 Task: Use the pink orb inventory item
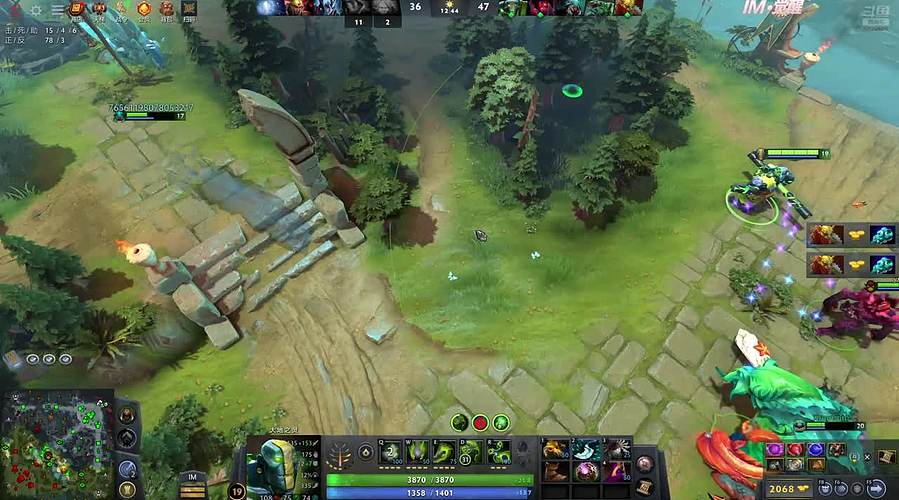(579, 470)
